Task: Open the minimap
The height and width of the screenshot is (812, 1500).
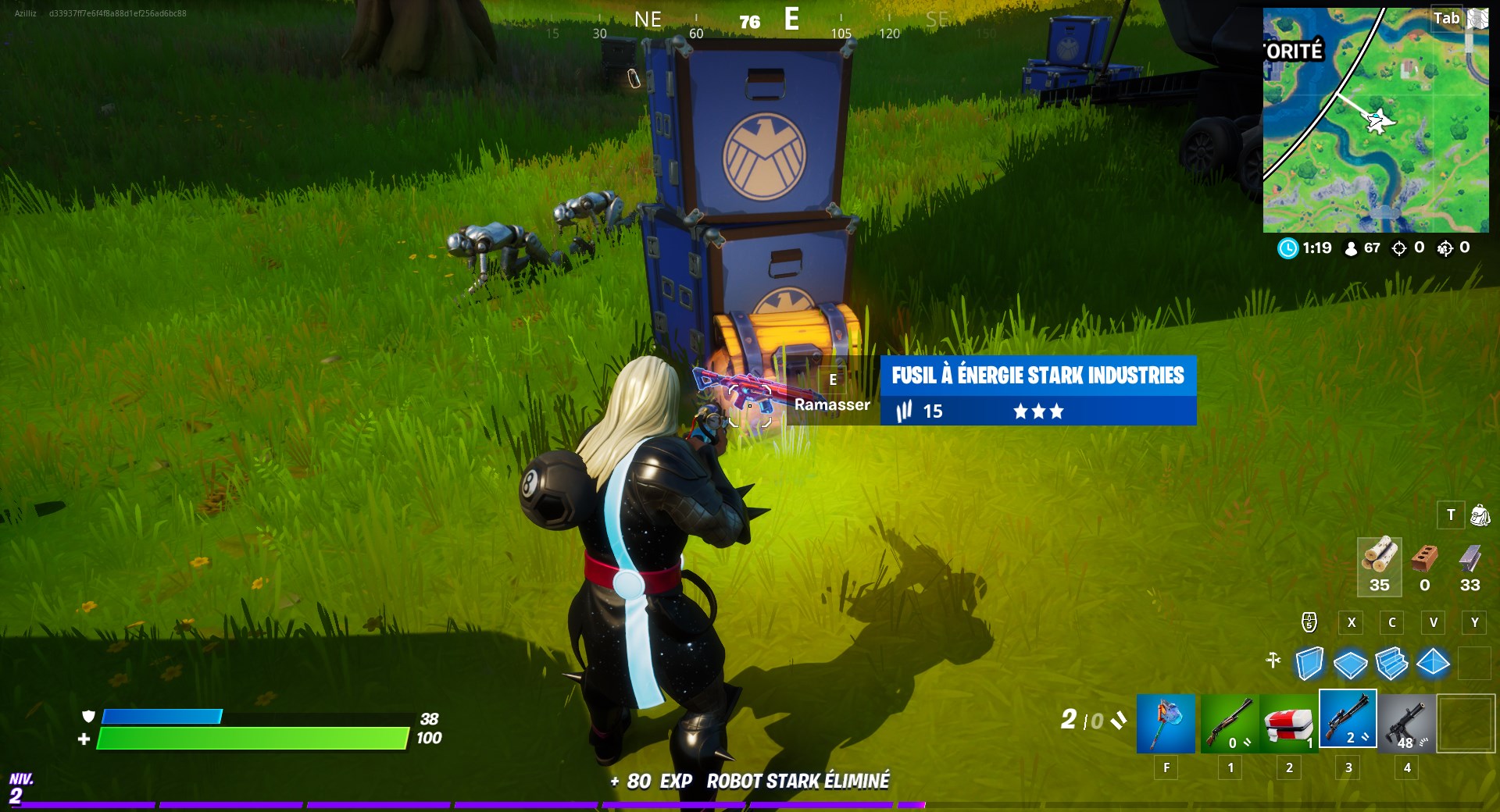Action: pos(1375,120)
